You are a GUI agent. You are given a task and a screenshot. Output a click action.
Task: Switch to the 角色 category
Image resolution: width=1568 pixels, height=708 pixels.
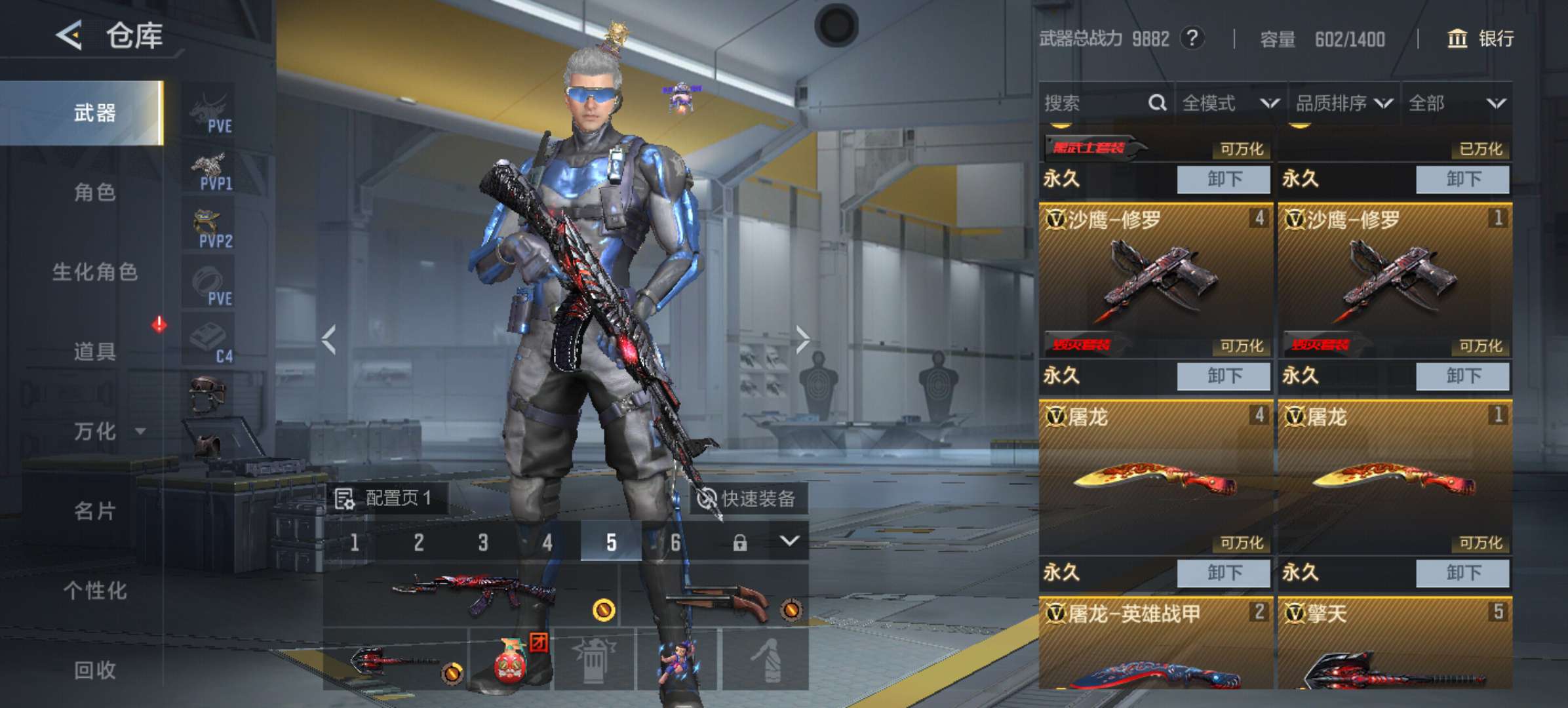pyautogui.click(x=95, y=193)
